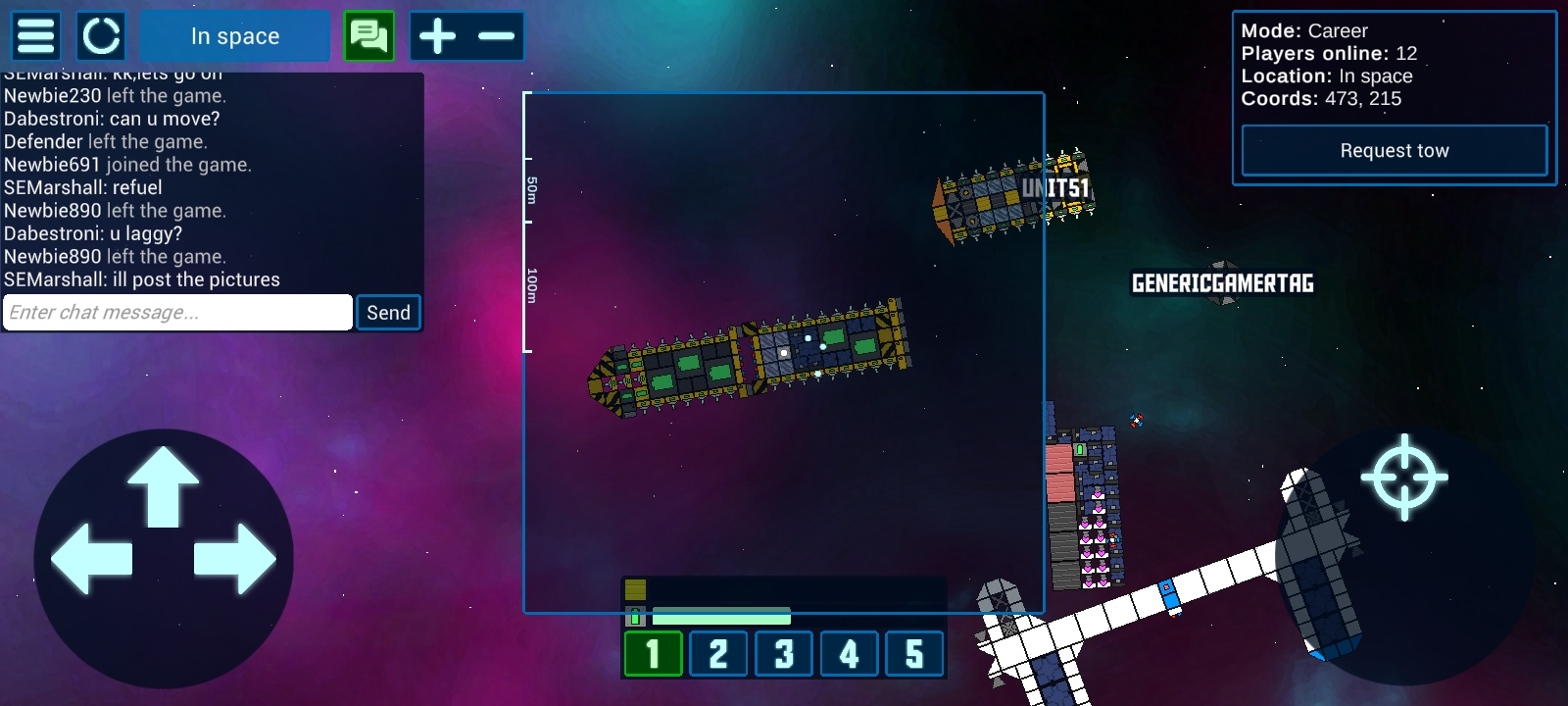Viewport: 1568px width, 706px height.
Task: Choose hotbar slot 5
Action: 914,654
